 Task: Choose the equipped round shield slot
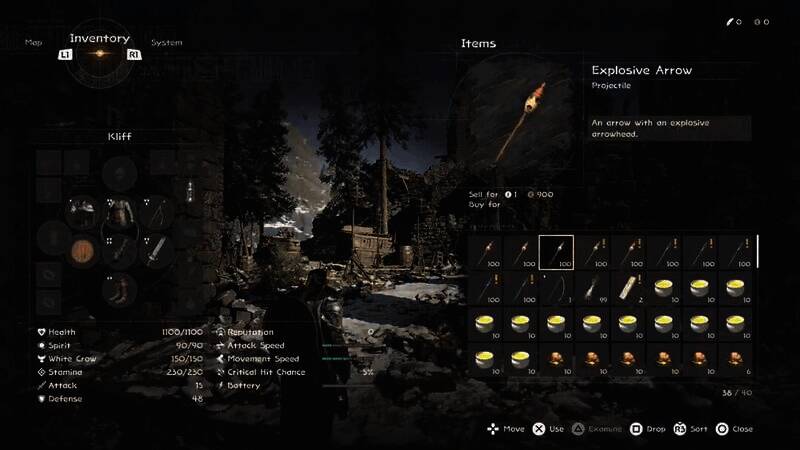click(82, 250)
